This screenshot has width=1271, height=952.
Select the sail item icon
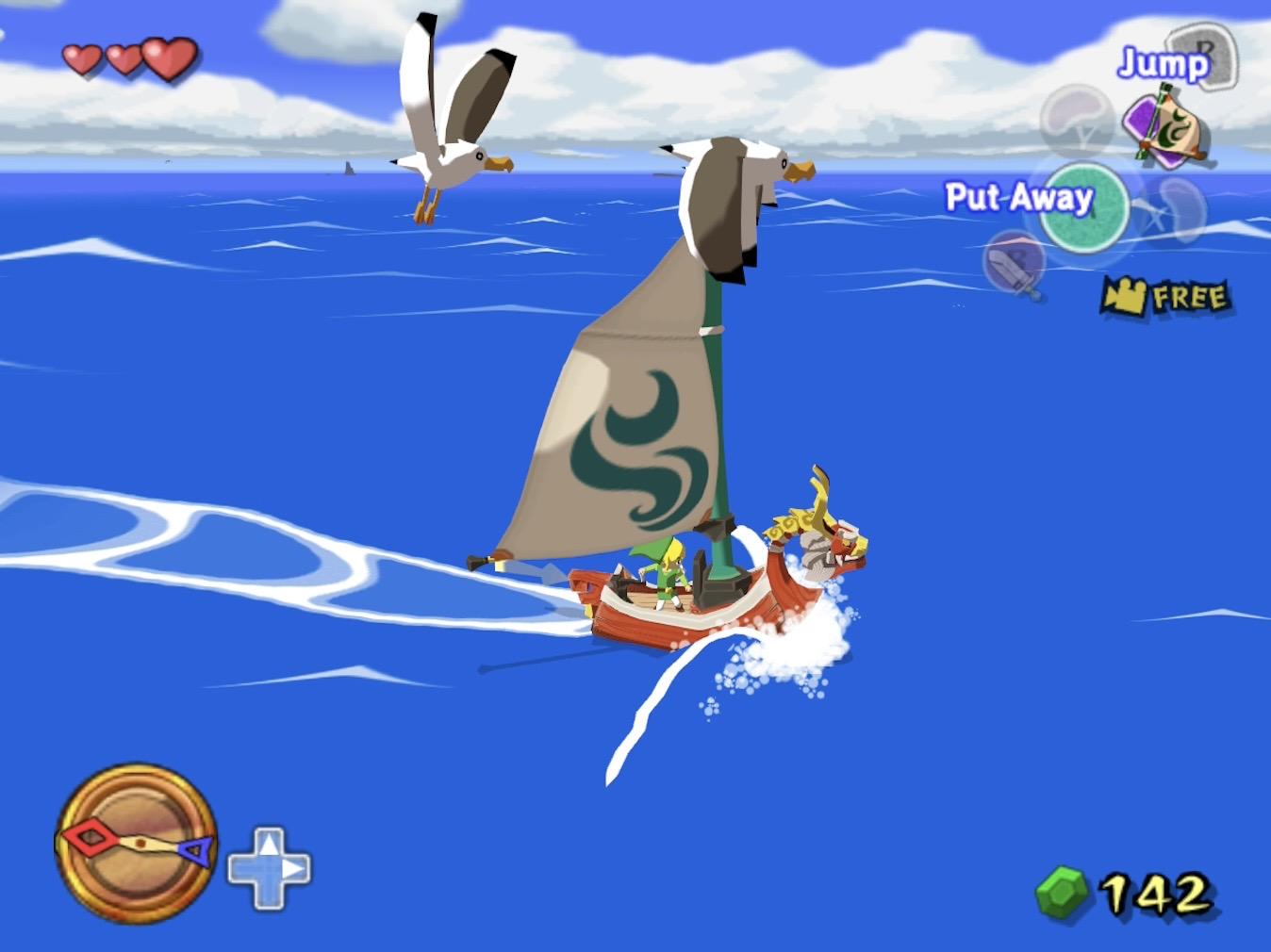pos(1165,125)
